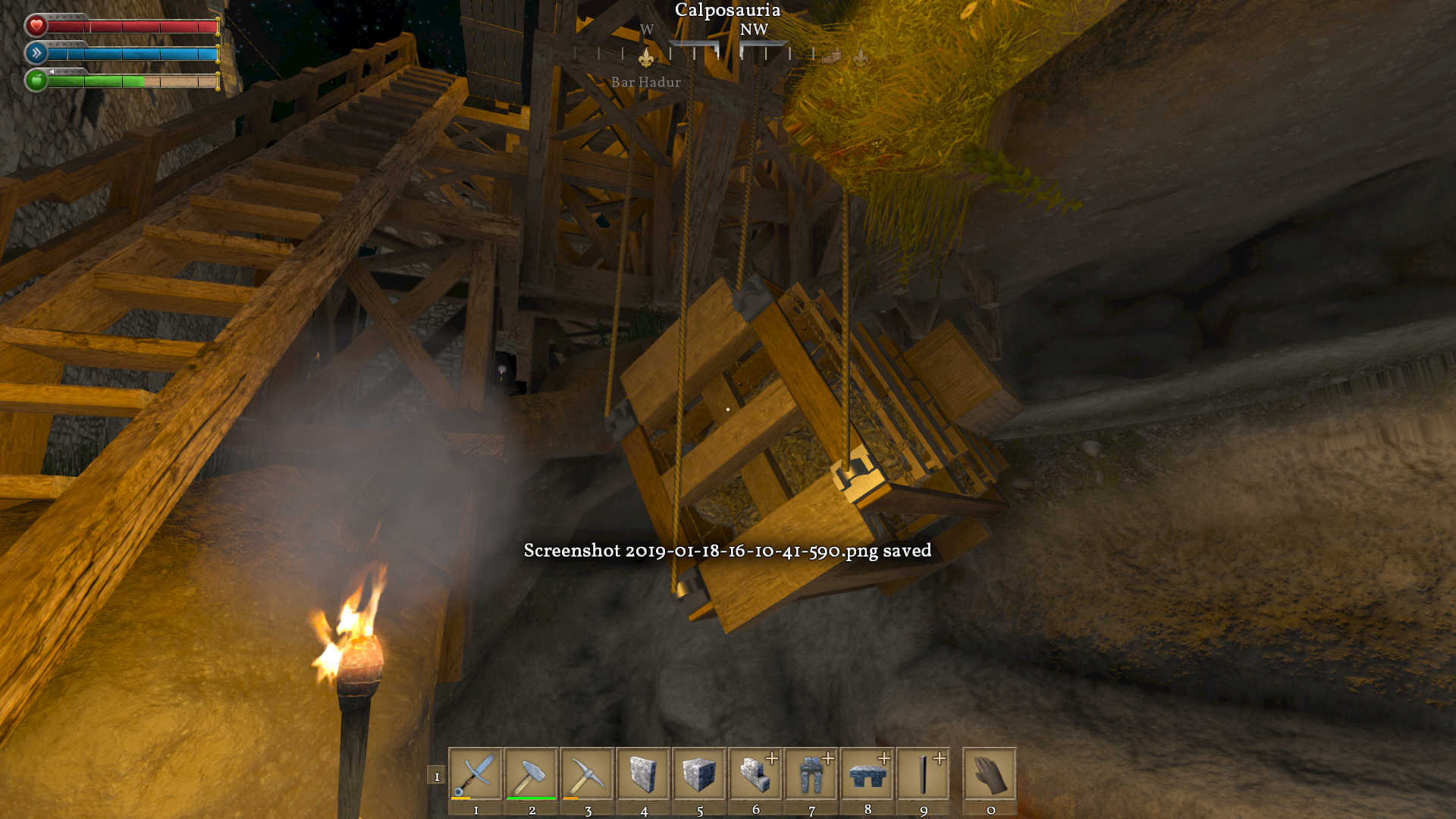Equip the hammer from the hotbar
Screen dimensions: 1456x819
pos(532,774)
